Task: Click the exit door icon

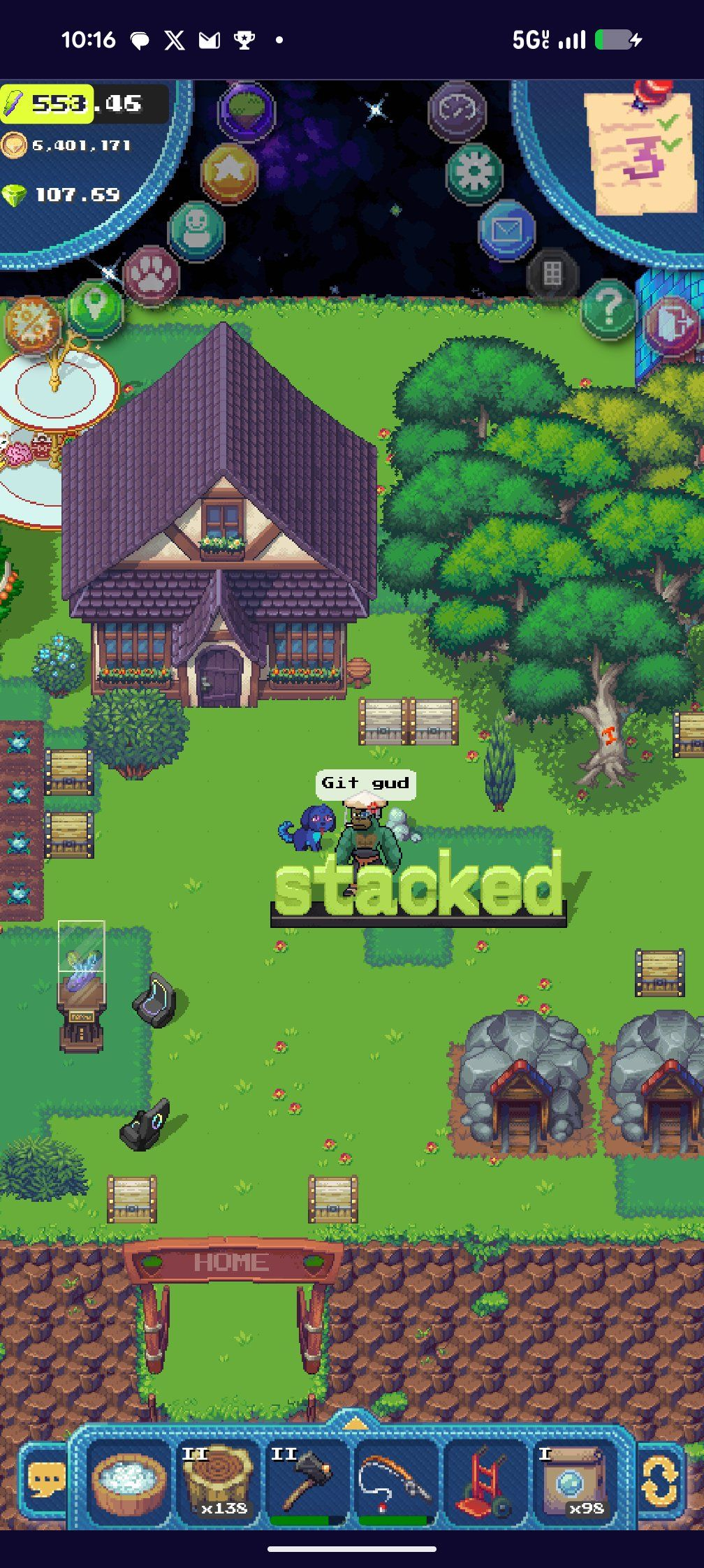Action: click(x=670, y=324)
